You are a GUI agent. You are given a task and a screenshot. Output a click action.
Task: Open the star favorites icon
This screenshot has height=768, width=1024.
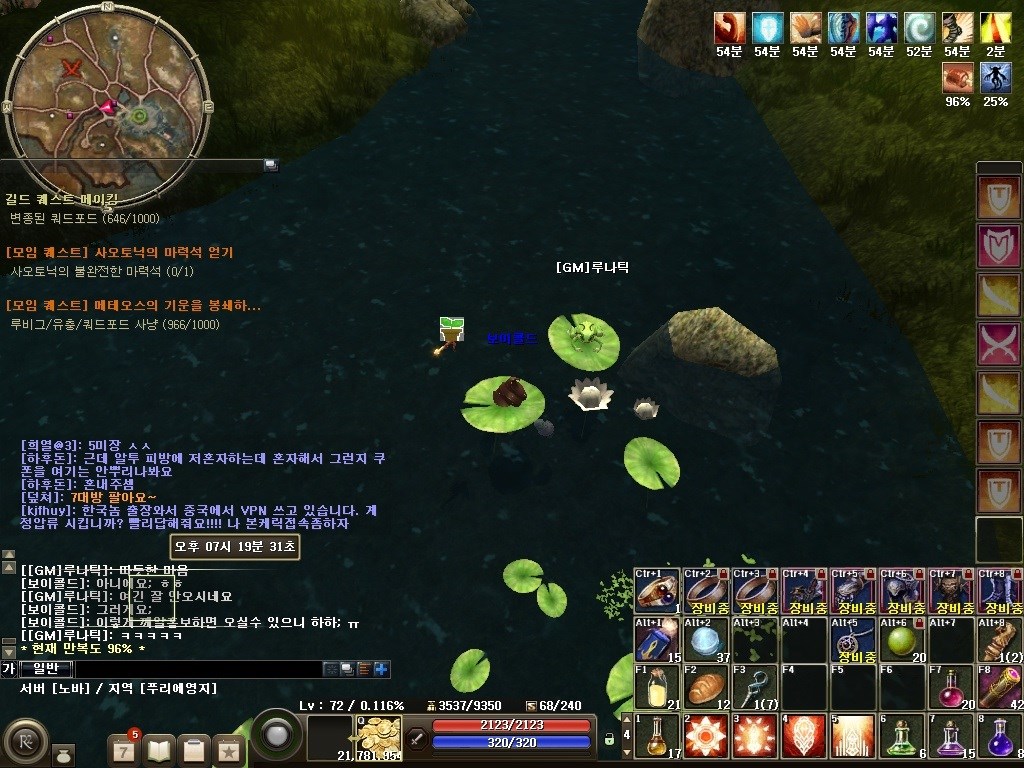228,748
